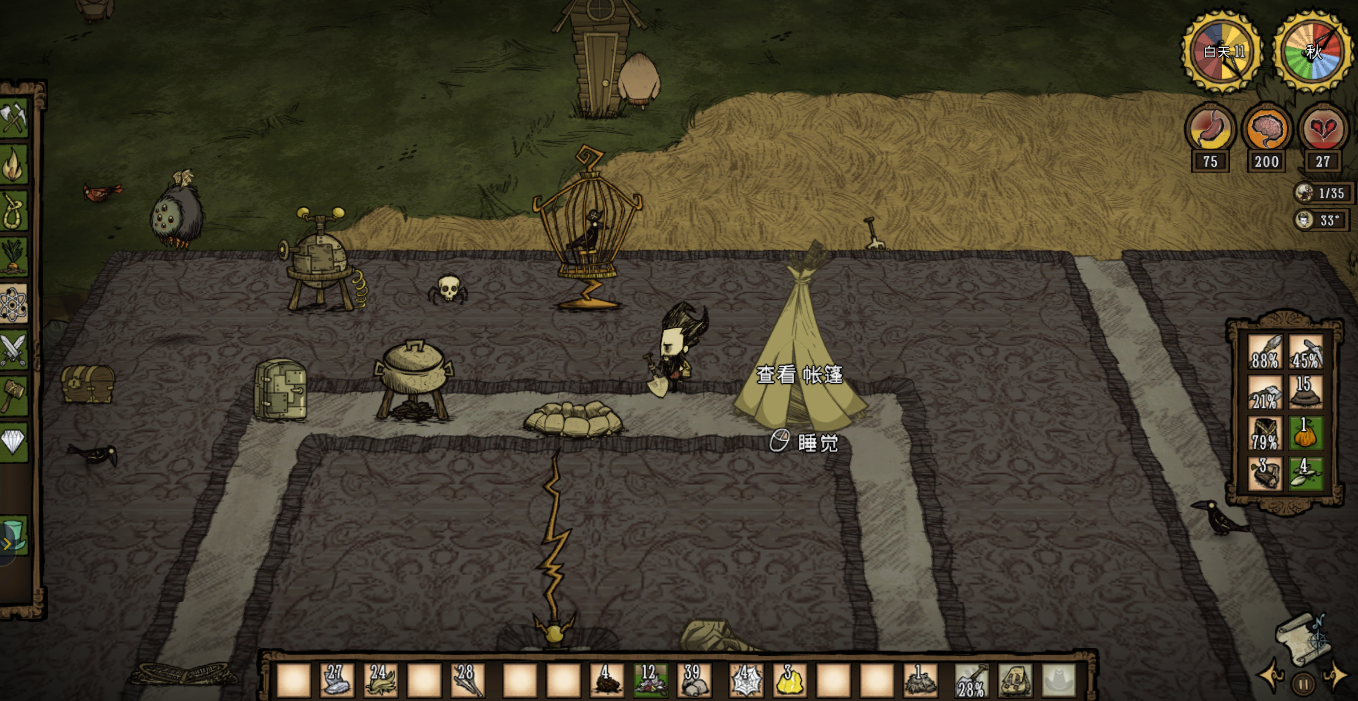Screen dimensions: 1358x701
Task: Choose the twigs stack of 28
Action: tap(467, 680)
